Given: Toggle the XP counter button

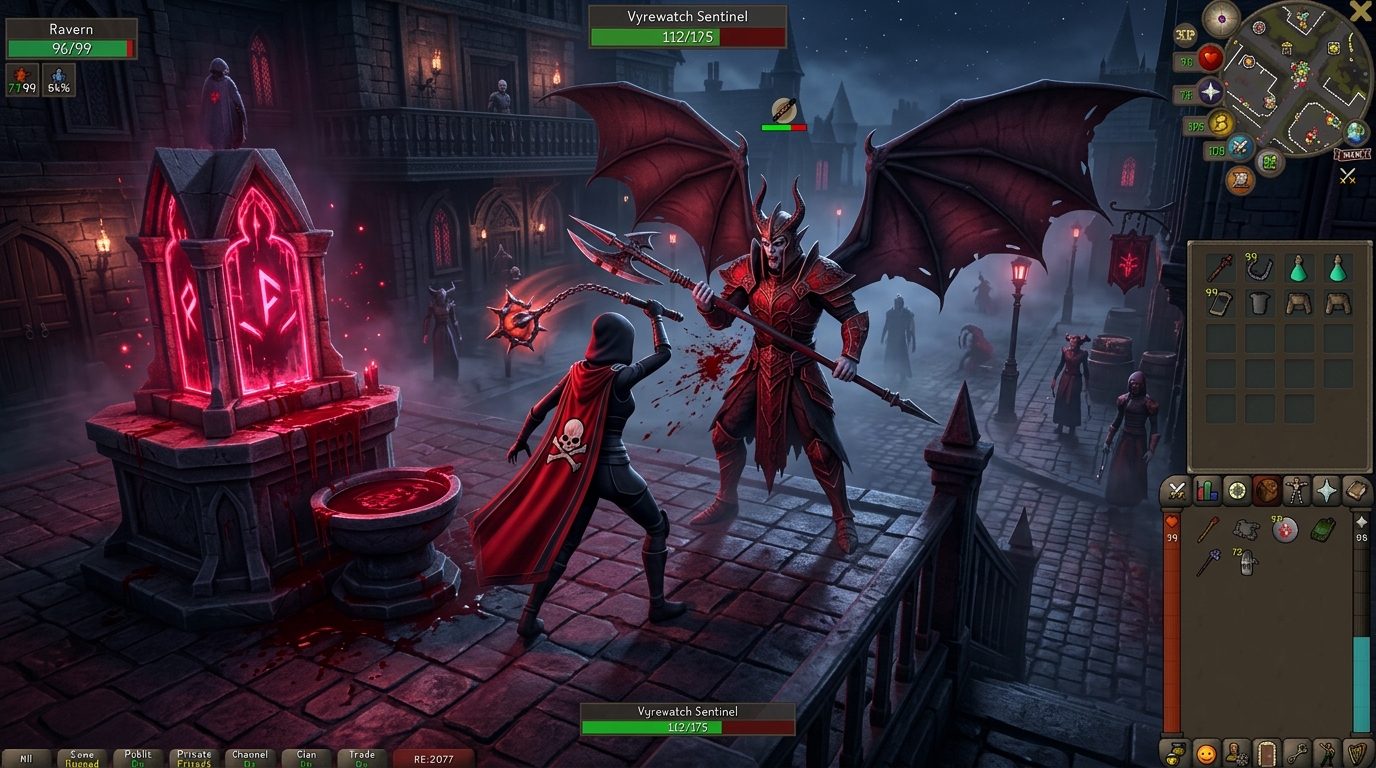Looking at the screenshot, I should click(x=1185, y=35).
